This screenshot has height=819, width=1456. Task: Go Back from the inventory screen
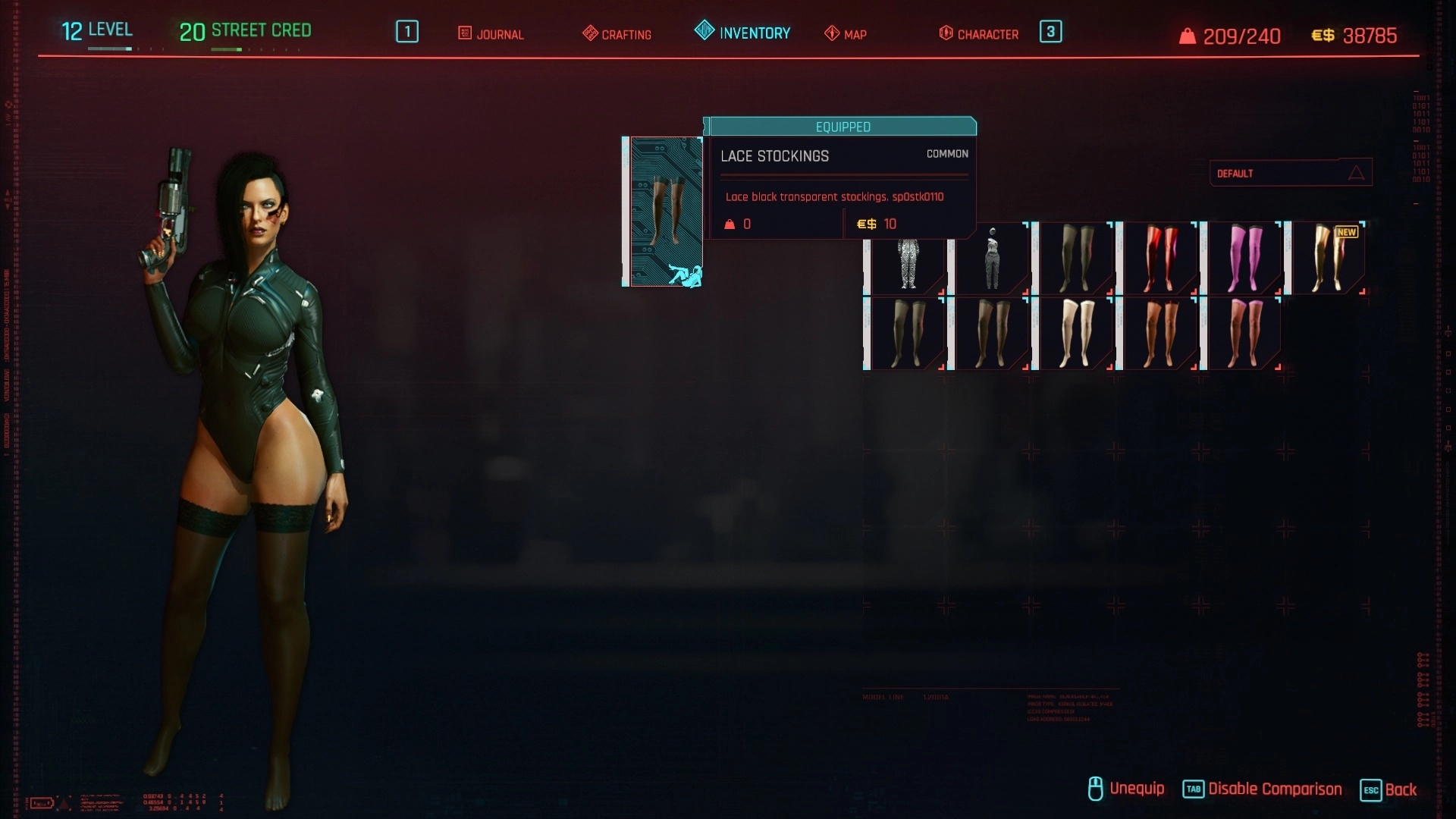click(x=1389, y=789)
